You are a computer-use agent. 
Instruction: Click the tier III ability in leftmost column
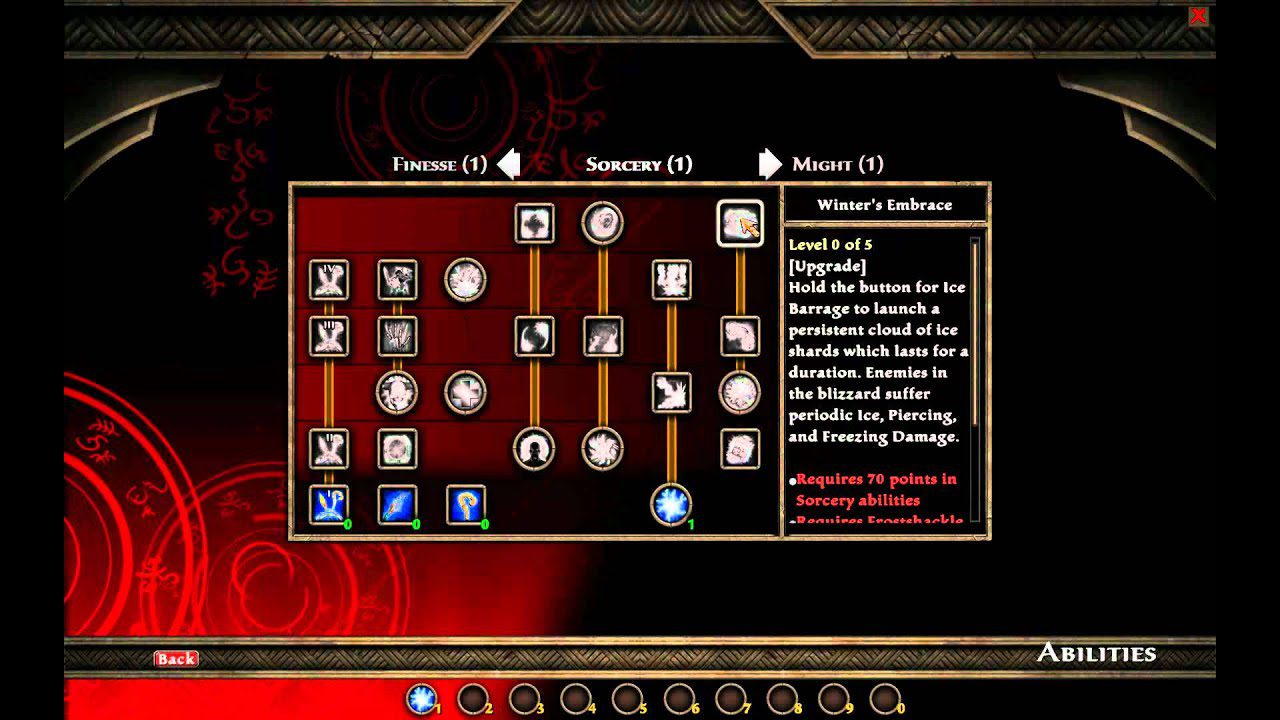pos(329,338)
